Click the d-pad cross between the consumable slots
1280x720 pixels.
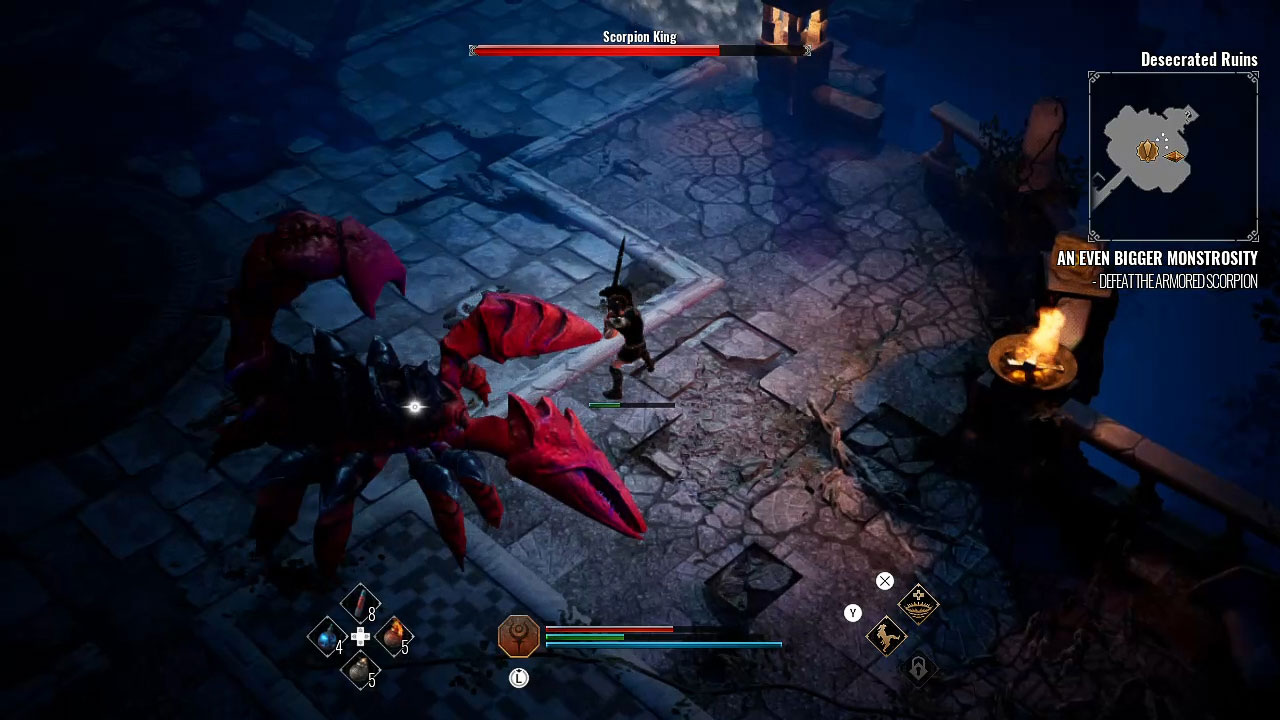pyautogui.click(x=358, y=637)
